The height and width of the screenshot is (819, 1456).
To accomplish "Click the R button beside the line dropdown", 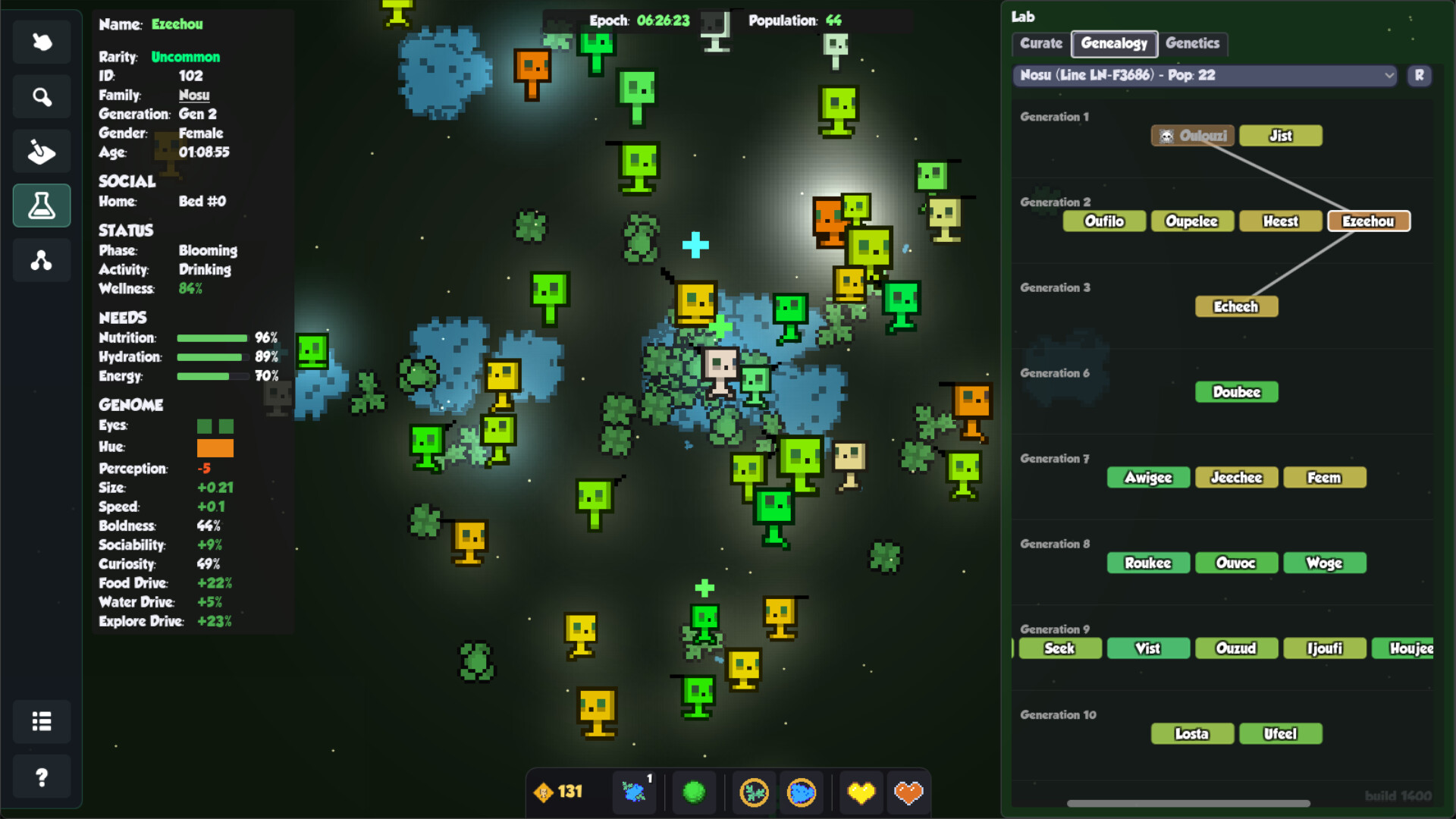I will (x=1419, y=76).
